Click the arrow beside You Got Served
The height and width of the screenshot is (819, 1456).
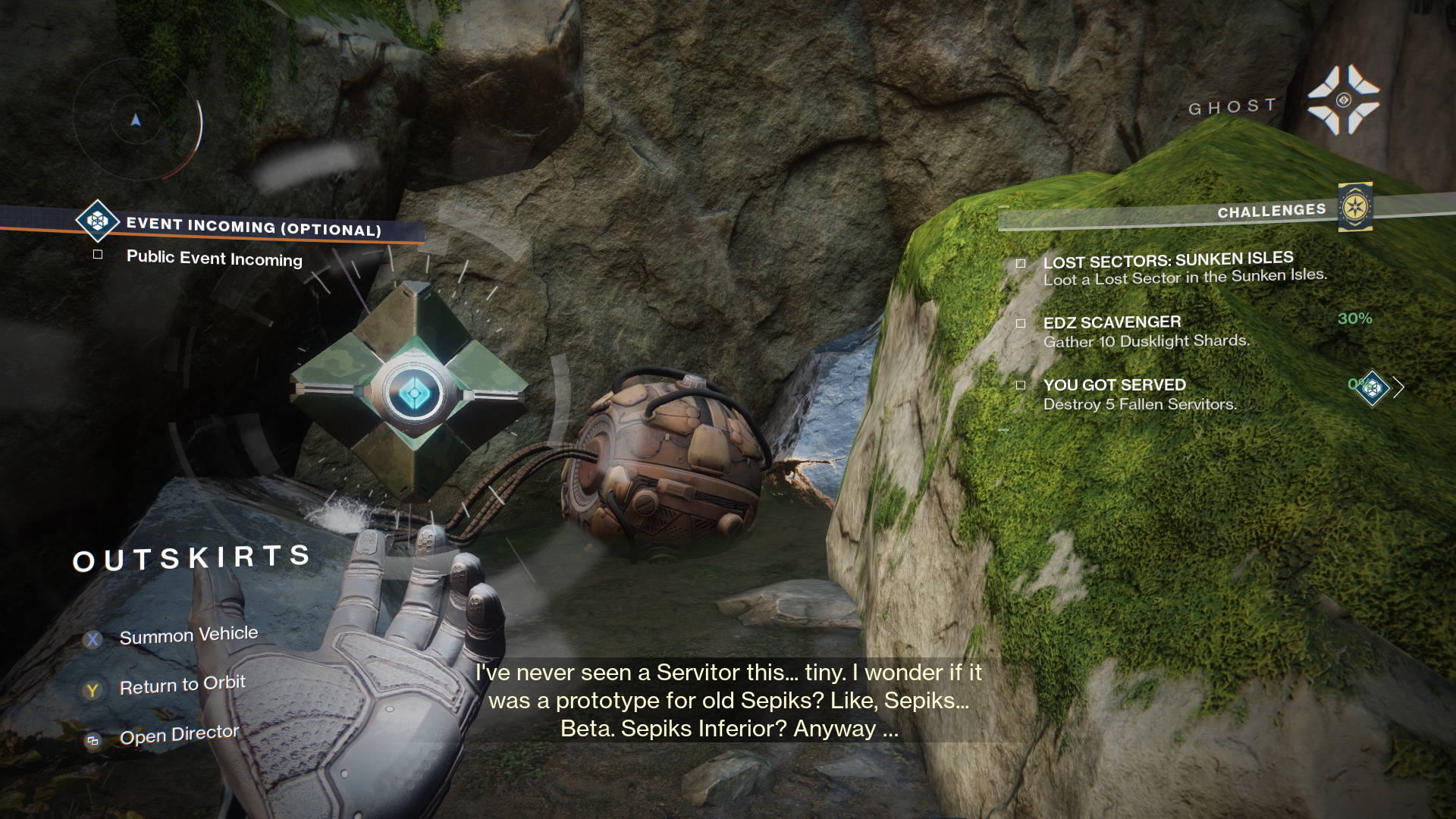click(1398, 388)
